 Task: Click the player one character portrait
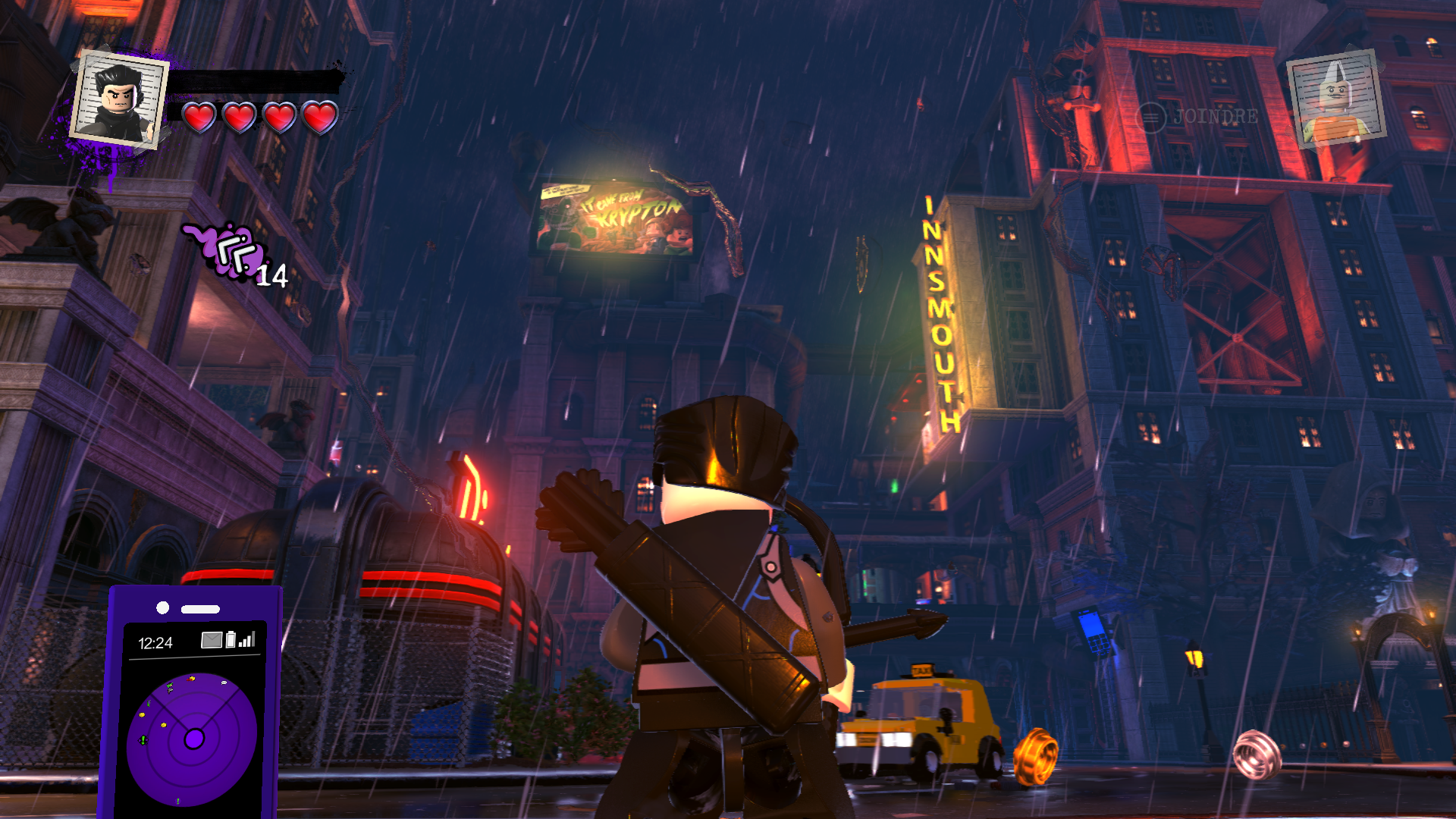click(x=119, y=99)
